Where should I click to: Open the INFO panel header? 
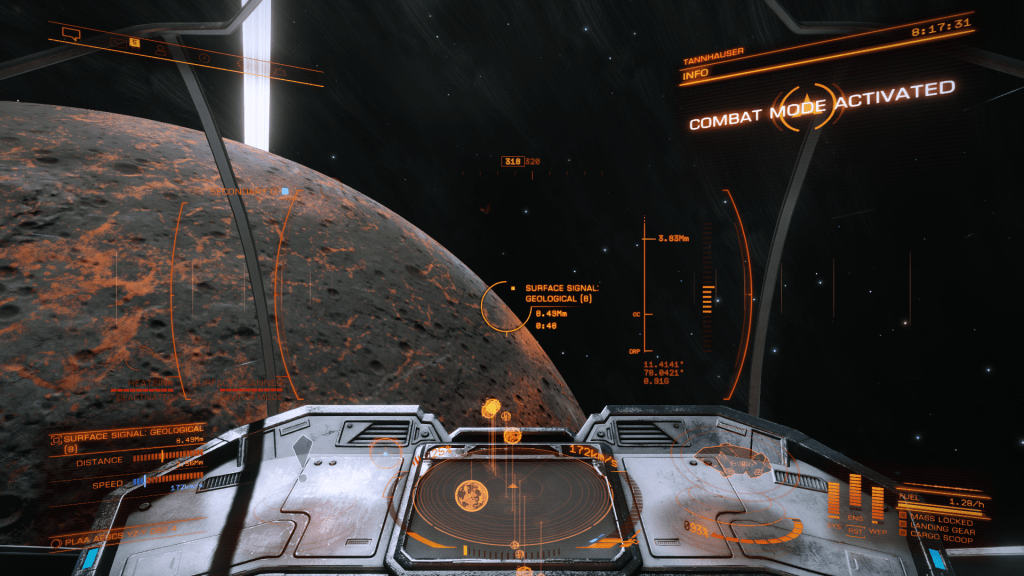(x=695, y=74)
